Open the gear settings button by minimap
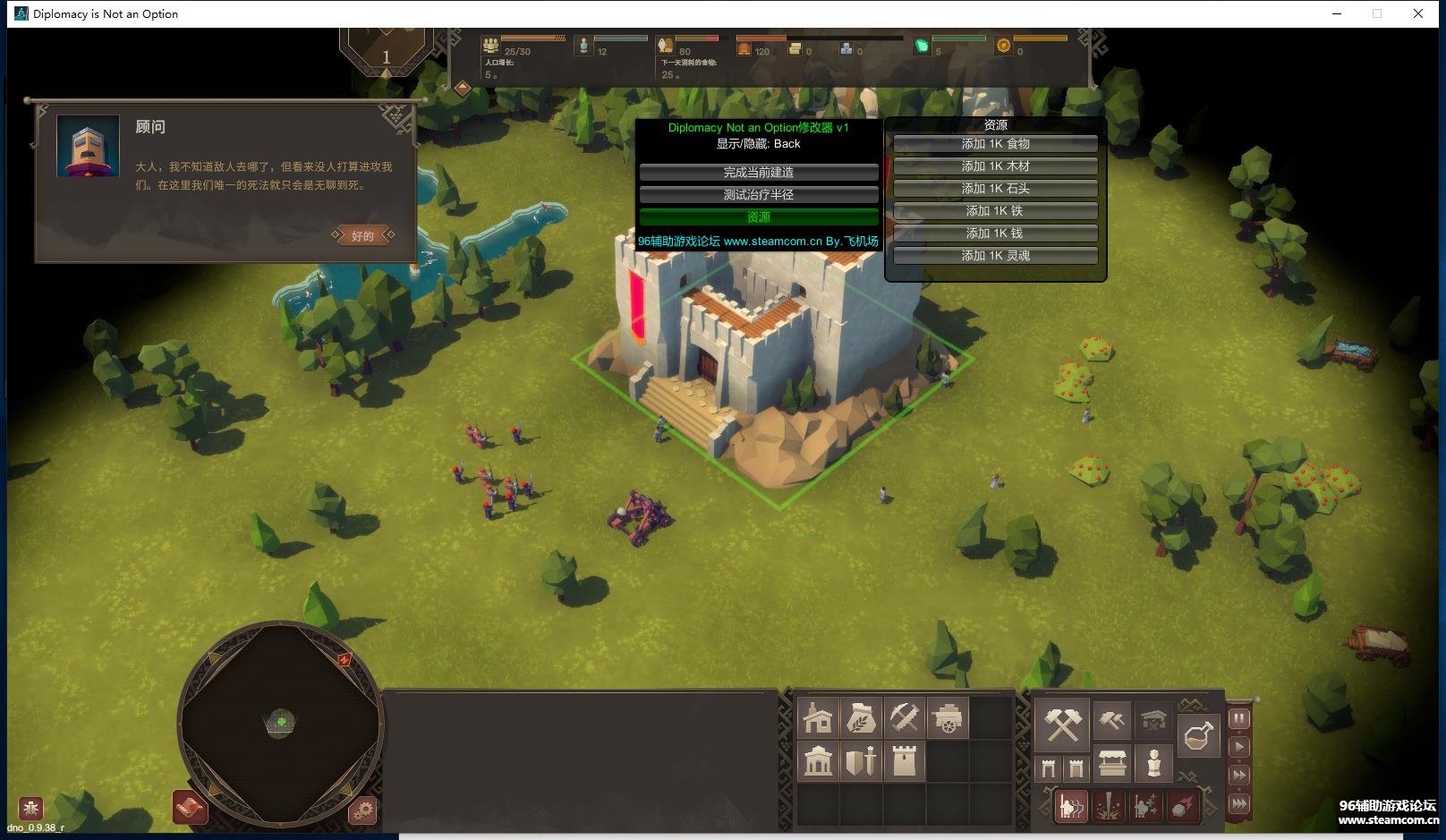Image resolution: width=1446 pixels, height=840 pixels. tap(362, 811)
